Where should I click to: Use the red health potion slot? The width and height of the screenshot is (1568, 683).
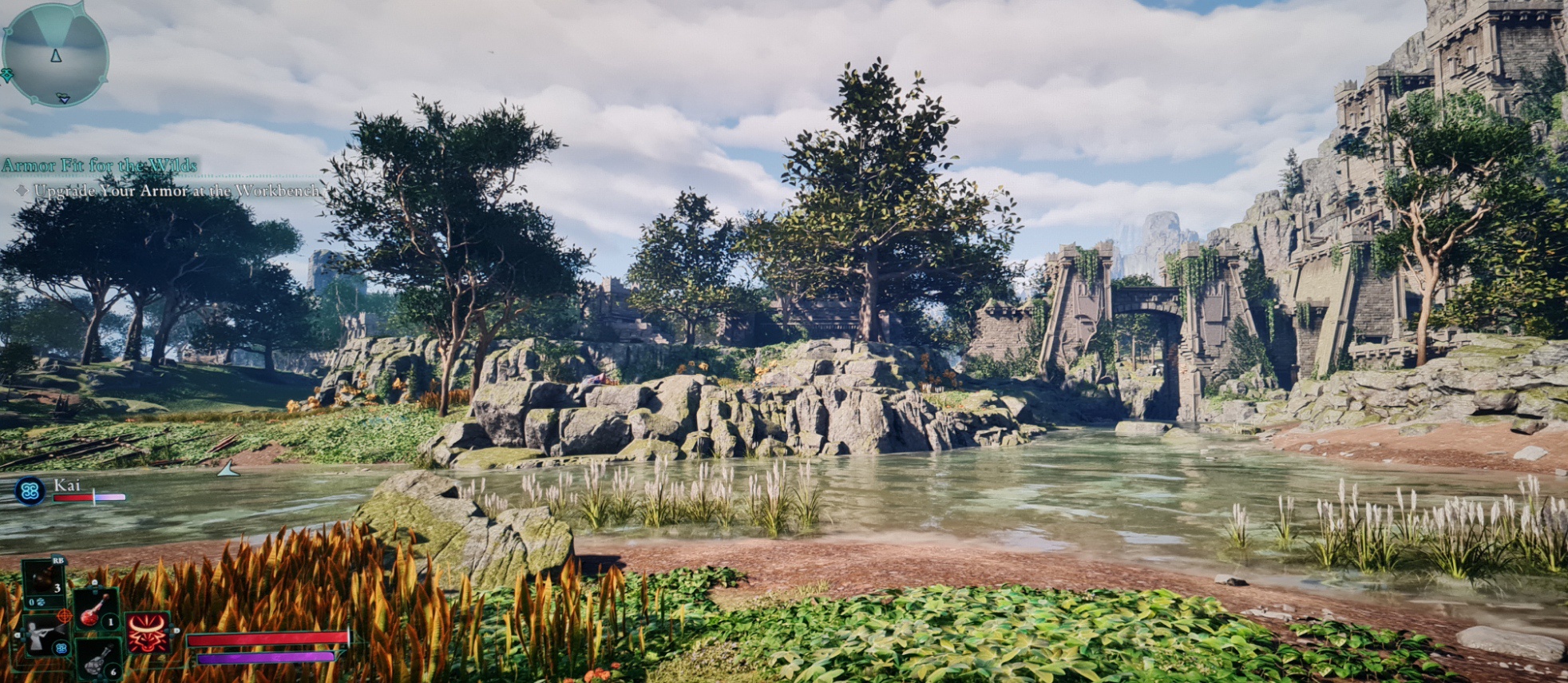(x=97, y=611)
